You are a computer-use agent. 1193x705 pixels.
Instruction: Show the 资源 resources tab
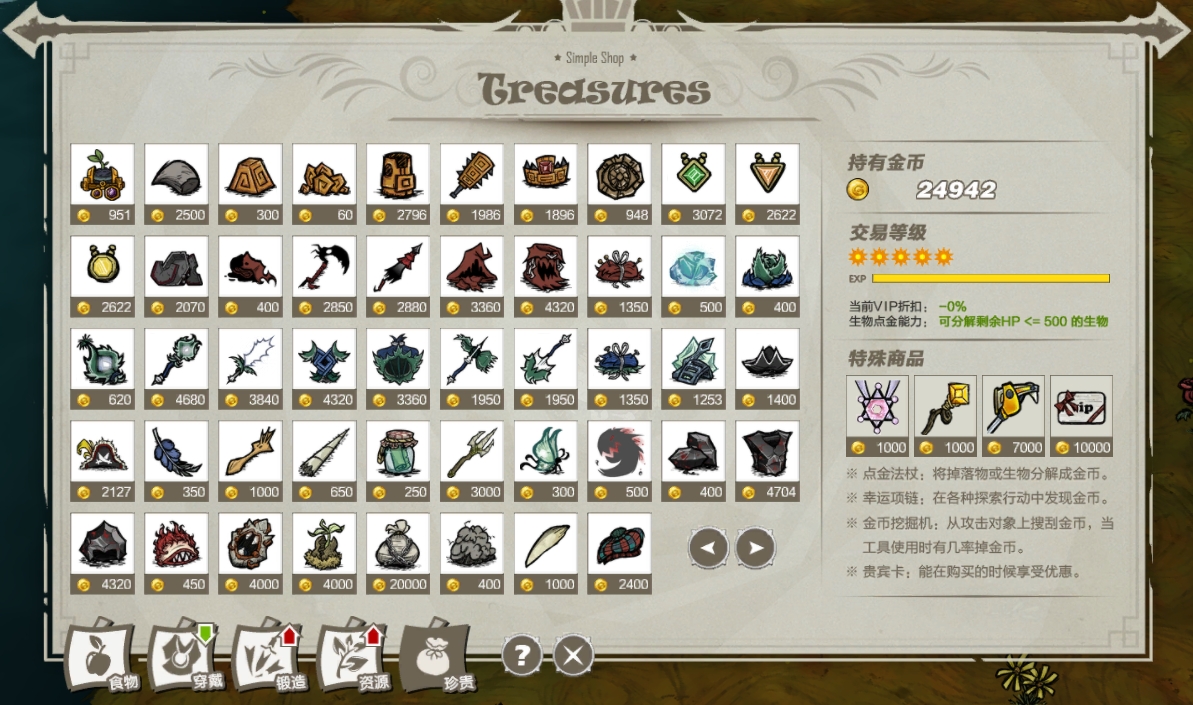[353, 658]
